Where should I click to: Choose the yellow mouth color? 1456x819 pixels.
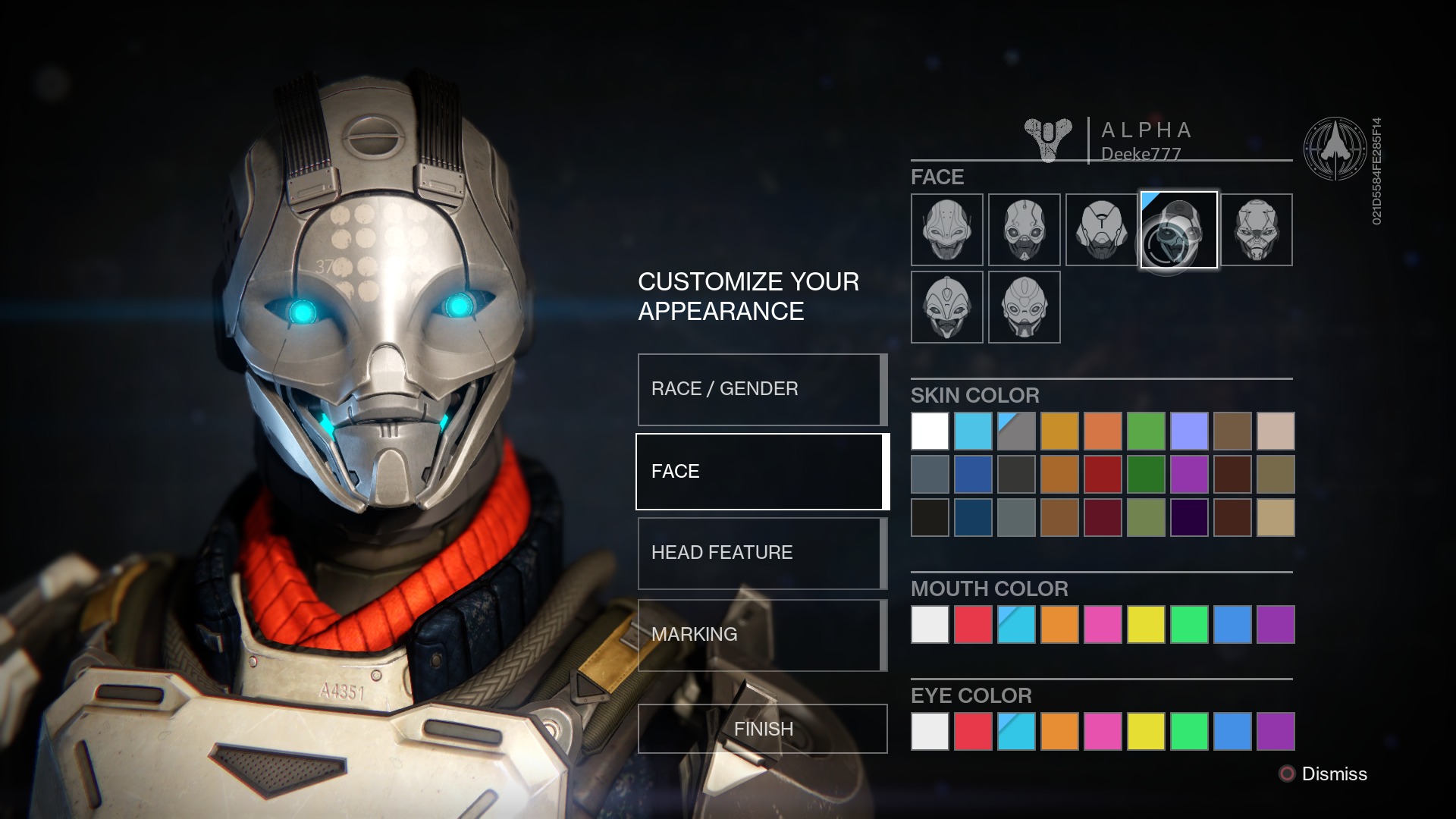(x=1146, y=624)
